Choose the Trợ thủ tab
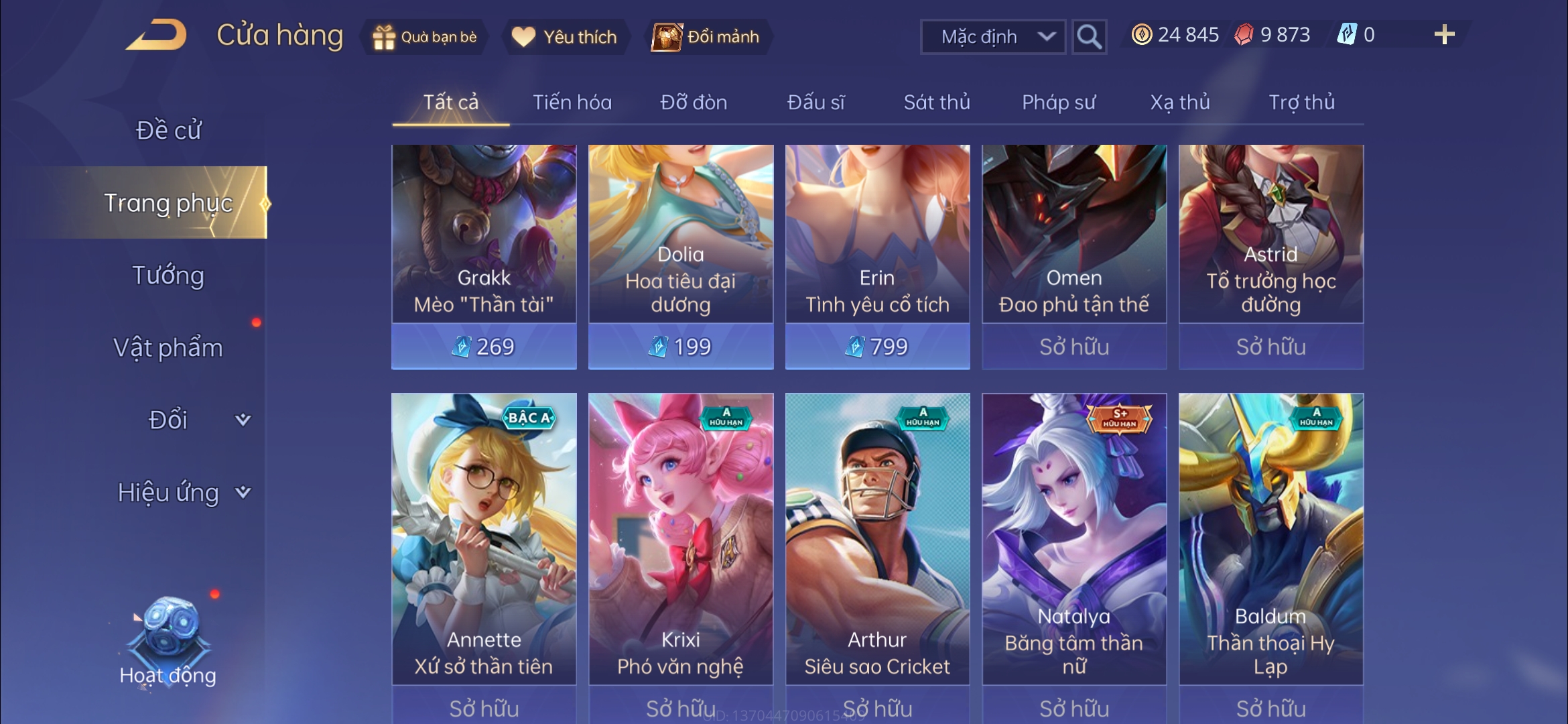Viewport: 1568px width, 724px height. 1301,103
